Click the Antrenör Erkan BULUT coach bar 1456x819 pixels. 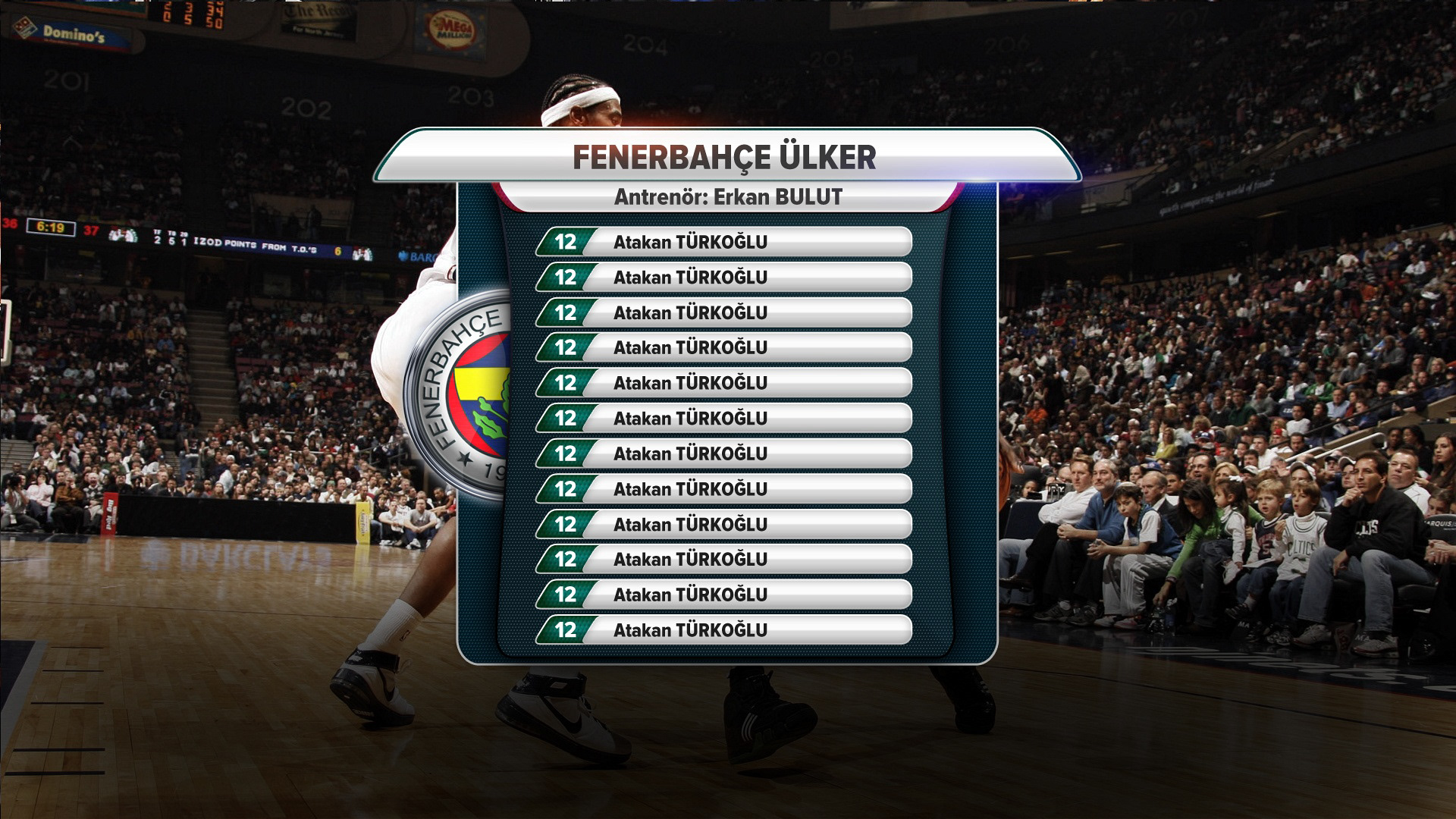tap(728, 197)
